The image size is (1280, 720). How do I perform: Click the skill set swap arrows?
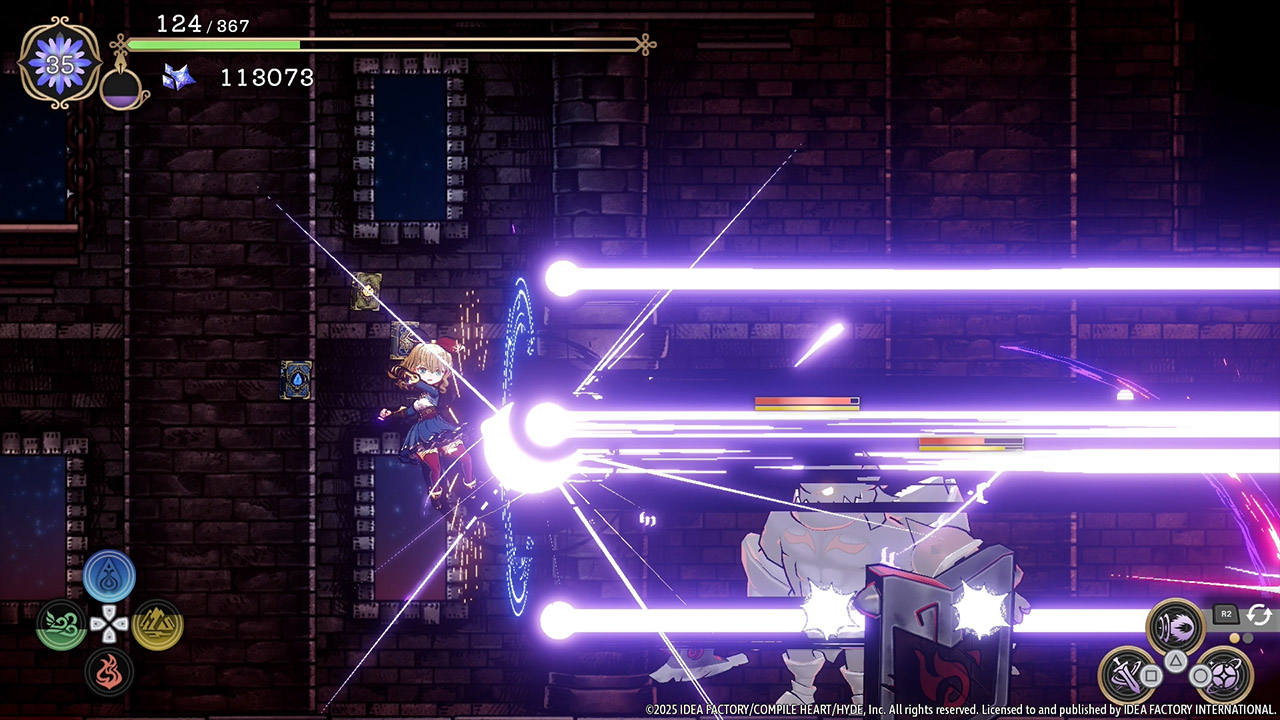coord(1259,615)
